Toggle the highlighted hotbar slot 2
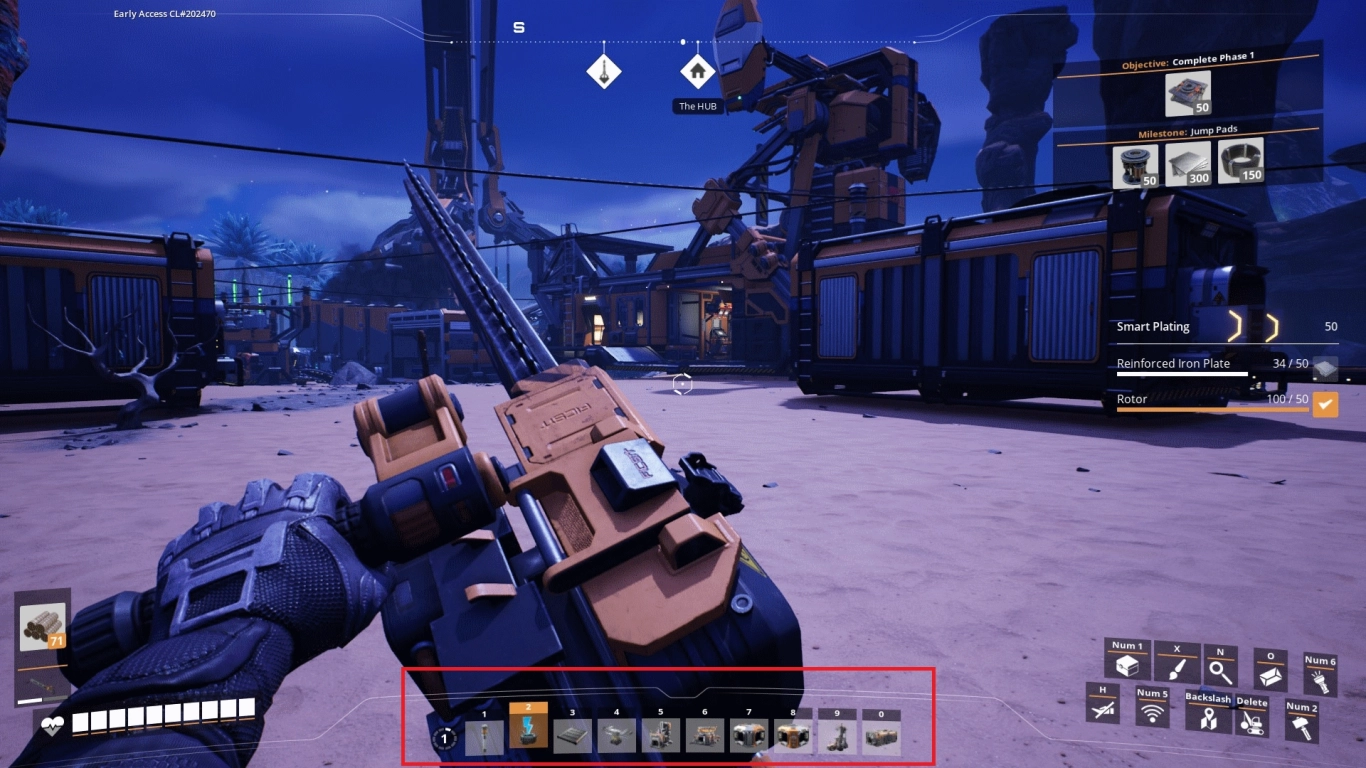 click(x=530, y=728)
